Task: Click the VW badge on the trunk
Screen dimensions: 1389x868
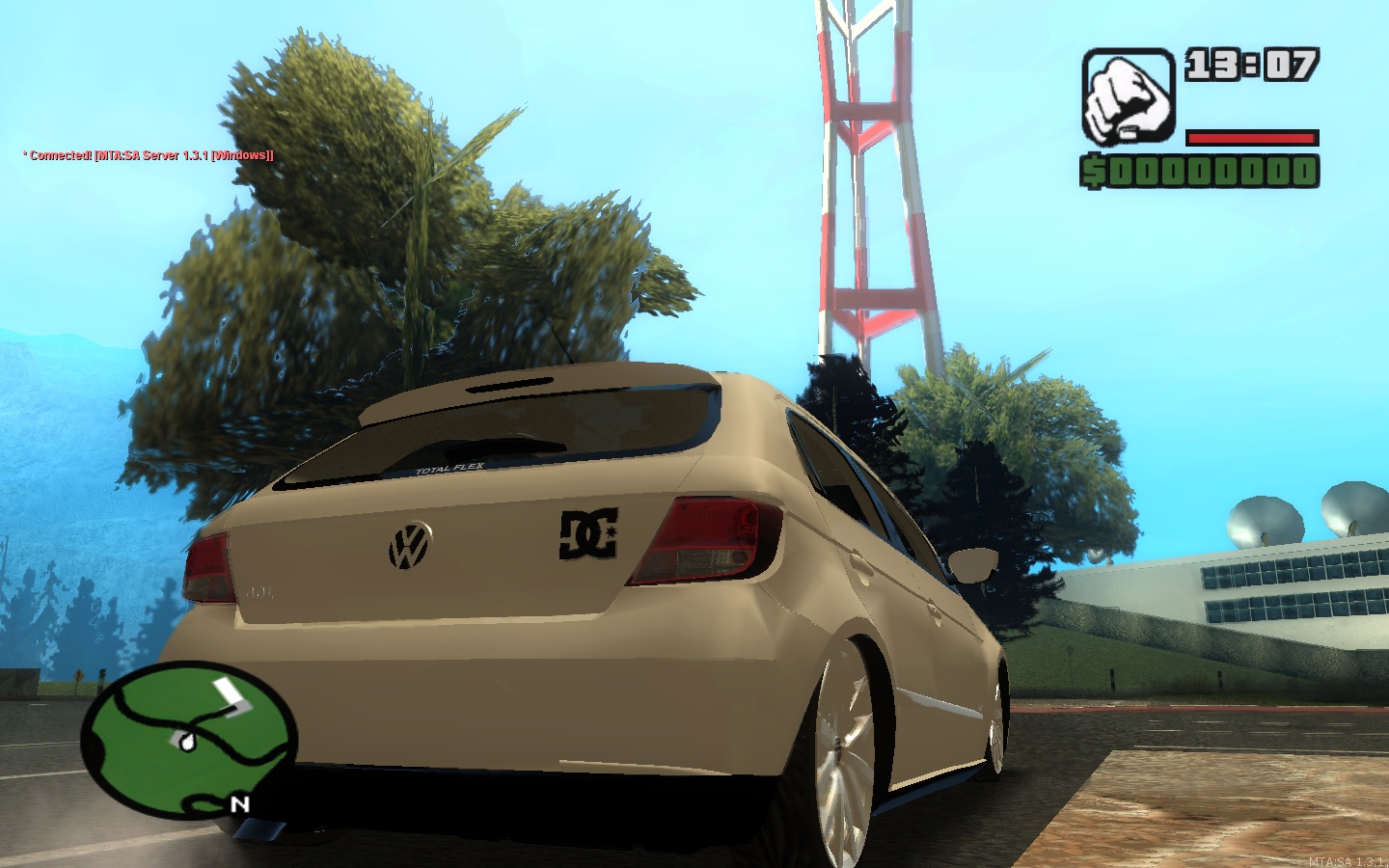Action: (409, 546)
